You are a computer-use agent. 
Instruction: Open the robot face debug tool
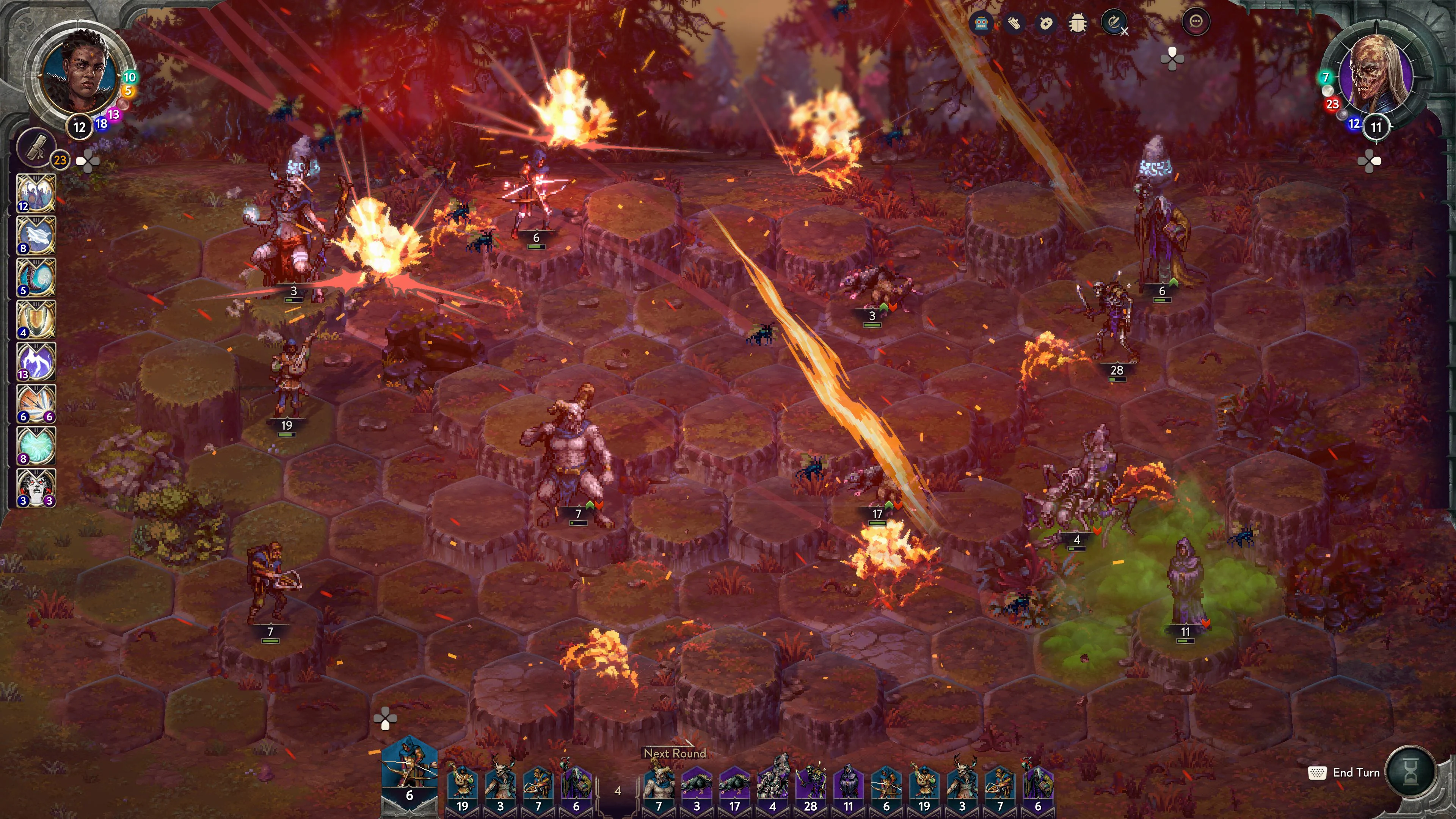tap(981, 23)
